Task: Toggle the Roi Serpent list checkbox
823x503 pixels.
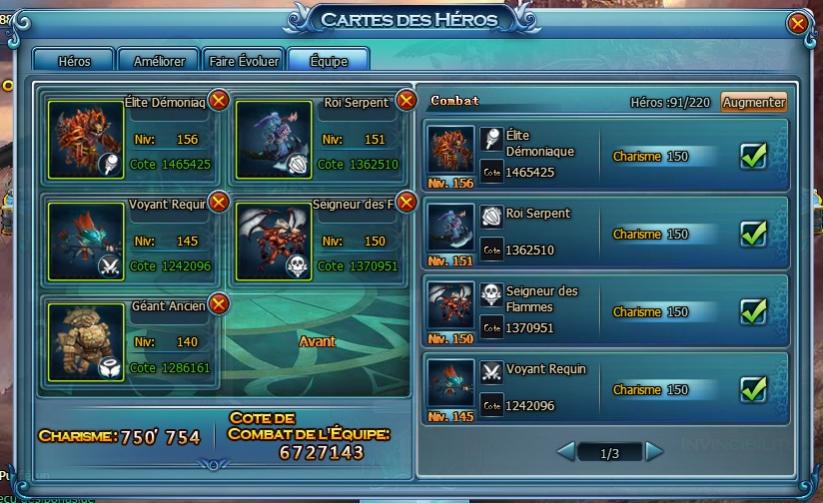Action: [753, 233]
